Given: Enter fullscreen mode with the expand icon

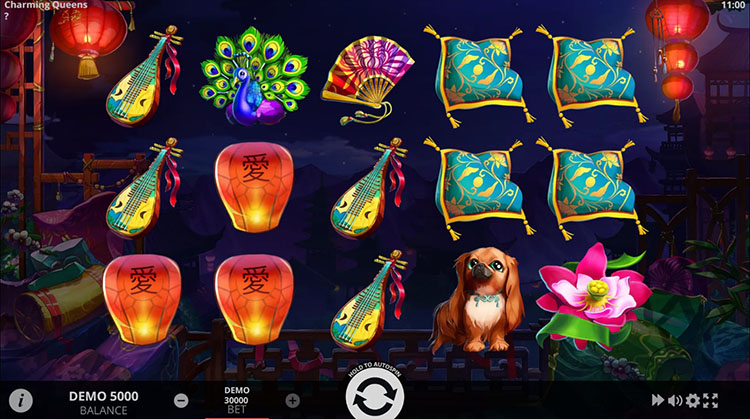Looking at the screenshot, I should pyautogui.click(x=711, y=400).
